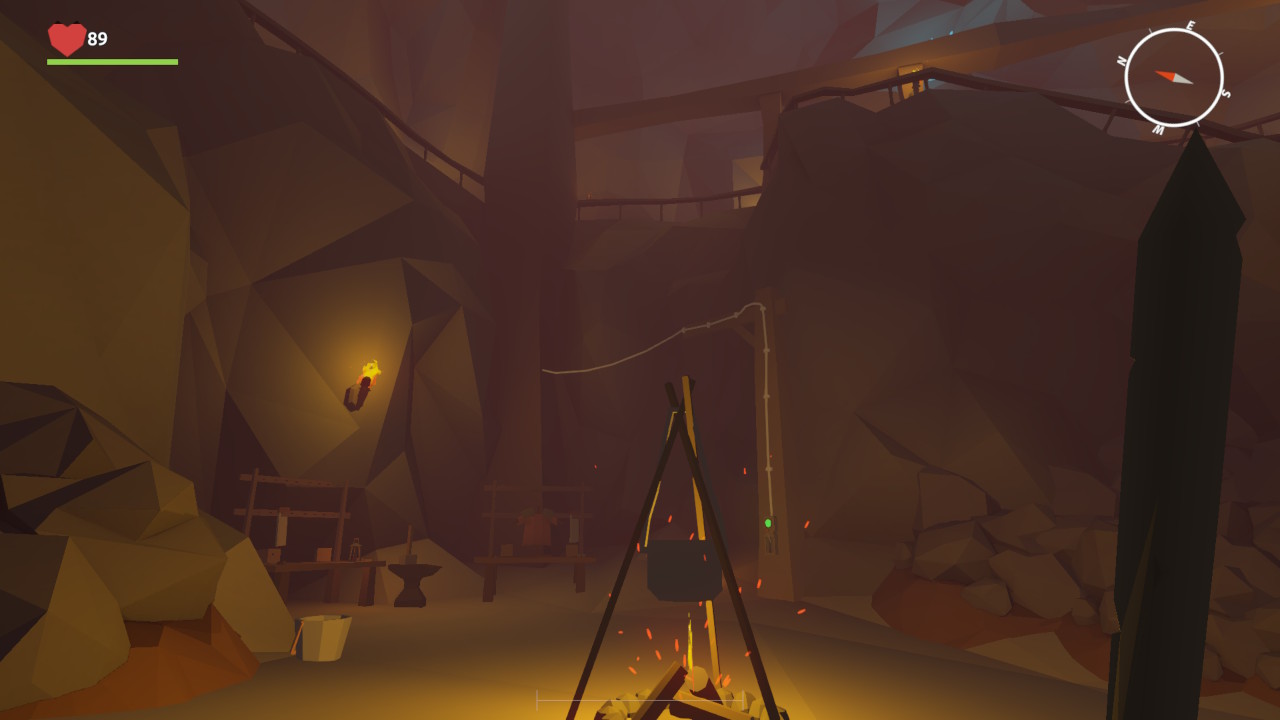Click the red shirt hanging on the right rack
The image size is (1280, 720).
pyautogui.click(x=535, y=530)
